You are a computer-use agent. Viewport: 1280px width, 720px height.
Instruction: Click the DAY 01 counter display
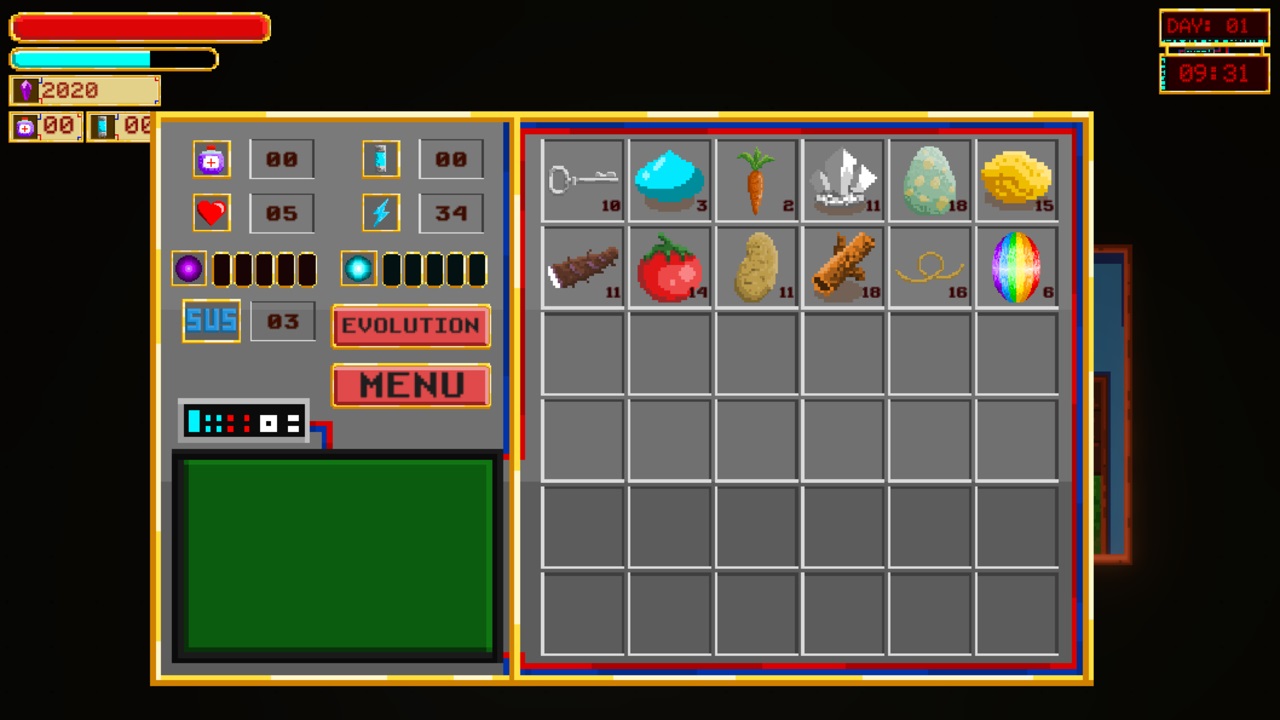click(1213, 27)
